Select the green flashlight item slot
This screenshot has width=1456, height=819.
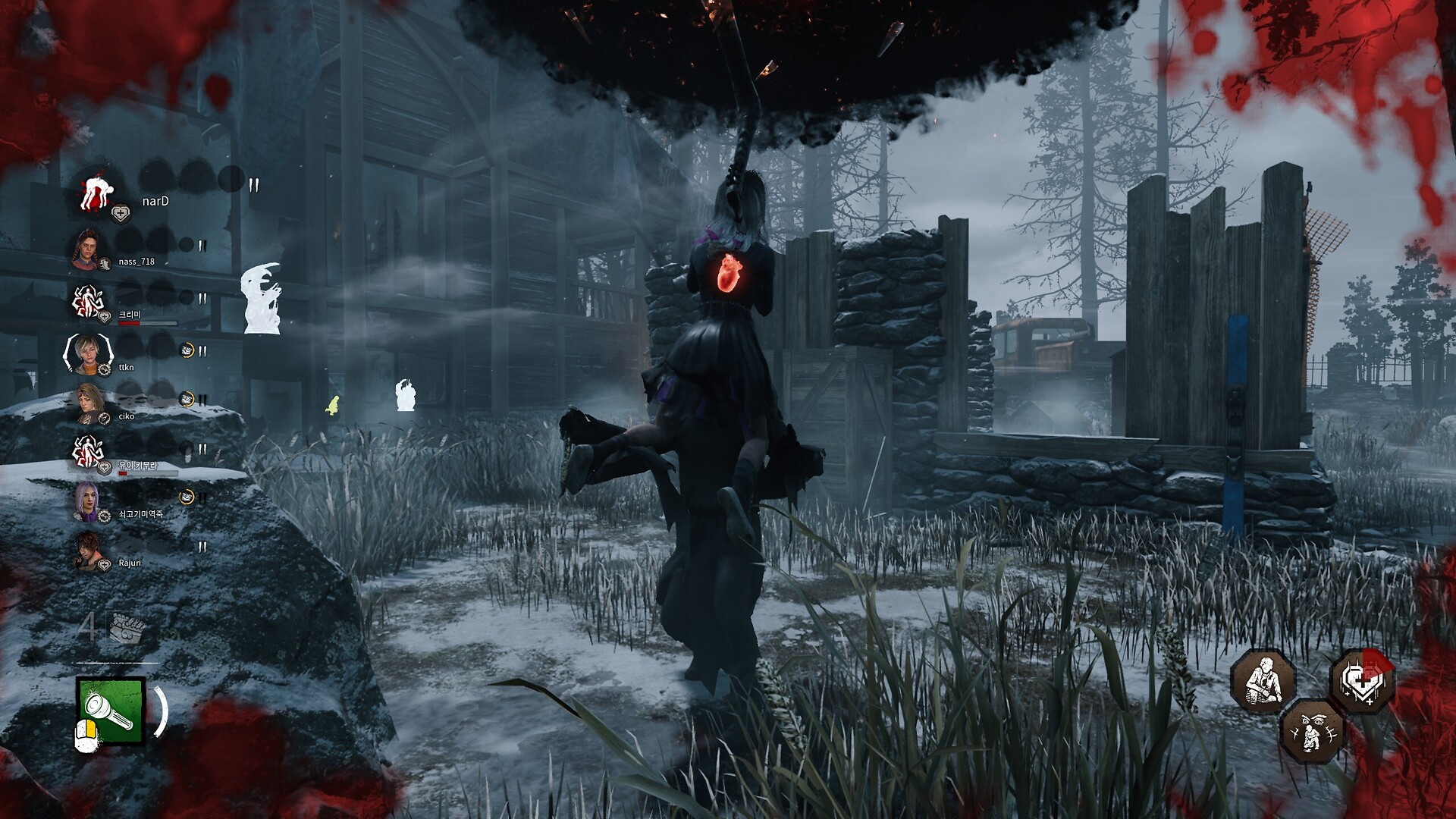(111, 711)
